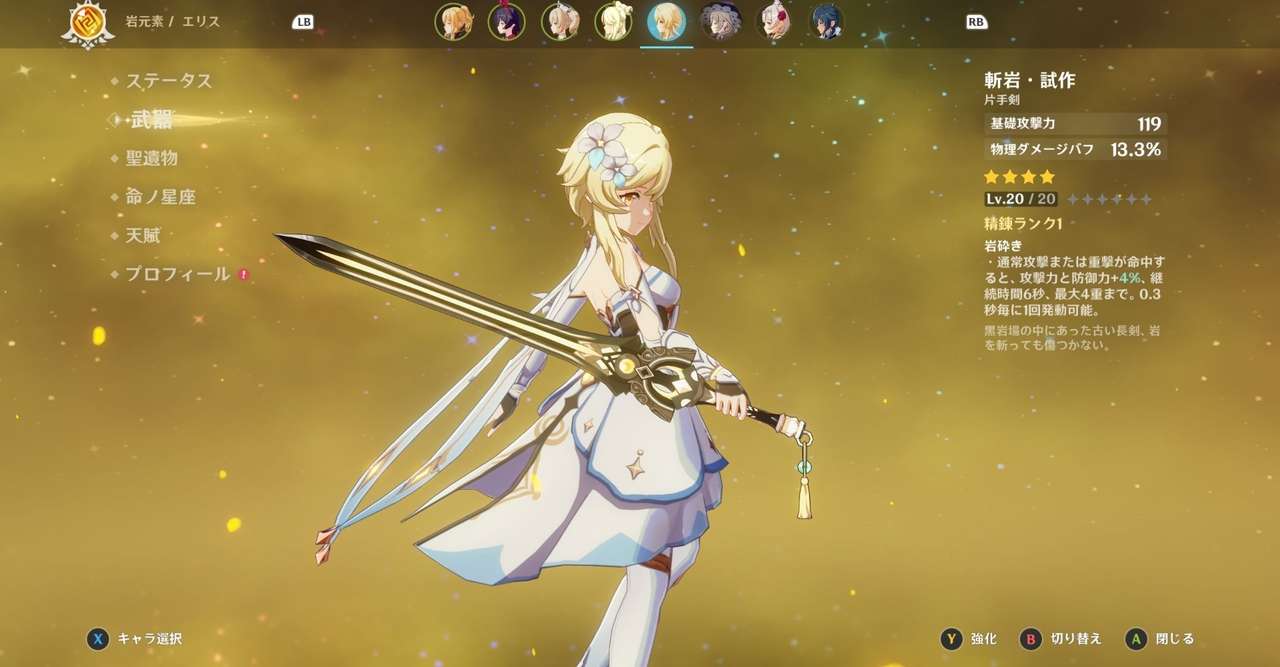Switch to the grey-haired character with lace bonnet
Viewport: 1280px width, 667px height.
pyautogui.click(x=719, y=21)
